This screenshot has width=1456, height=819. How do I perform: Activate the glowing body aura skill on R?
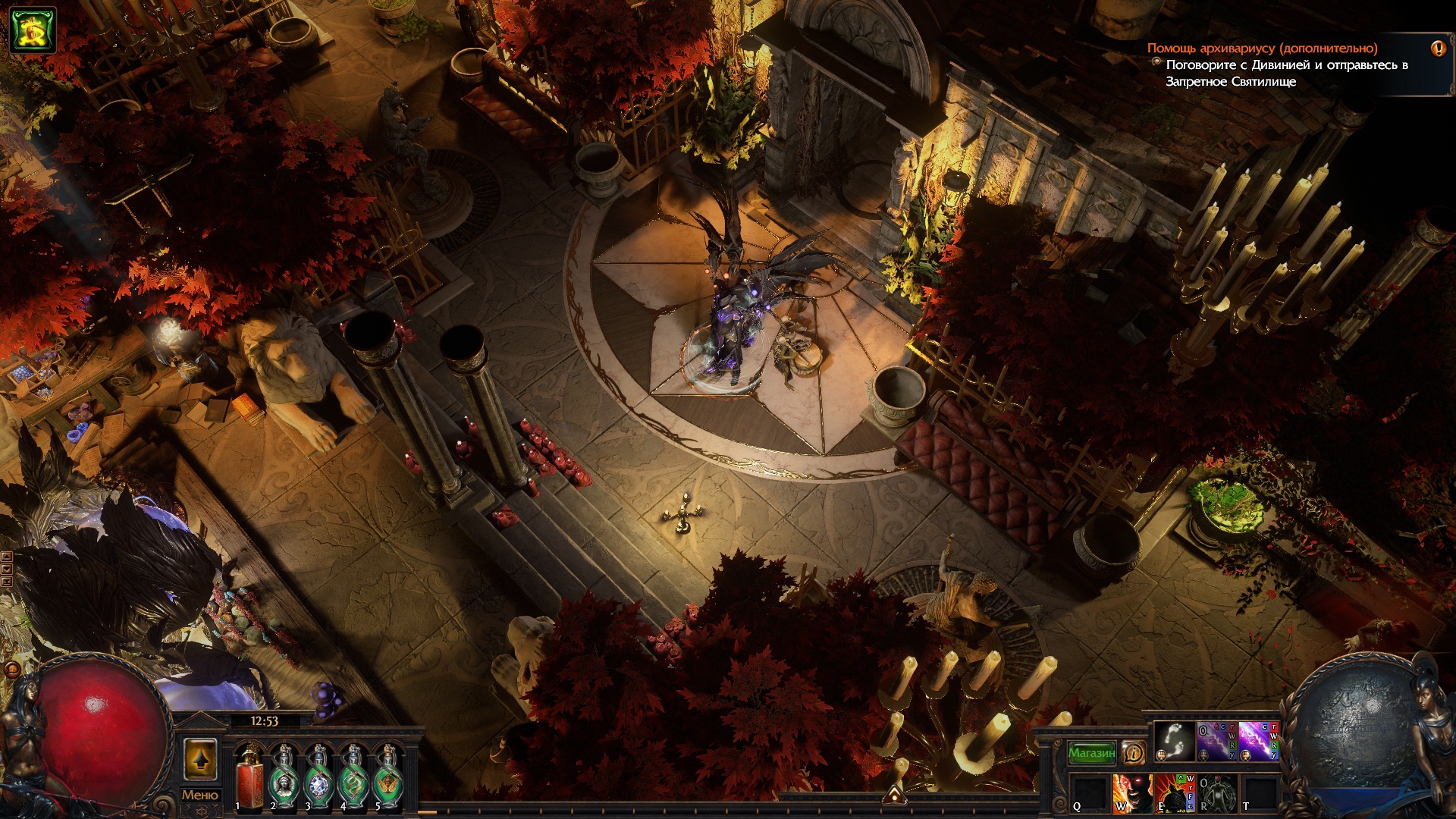point(1216,793)
